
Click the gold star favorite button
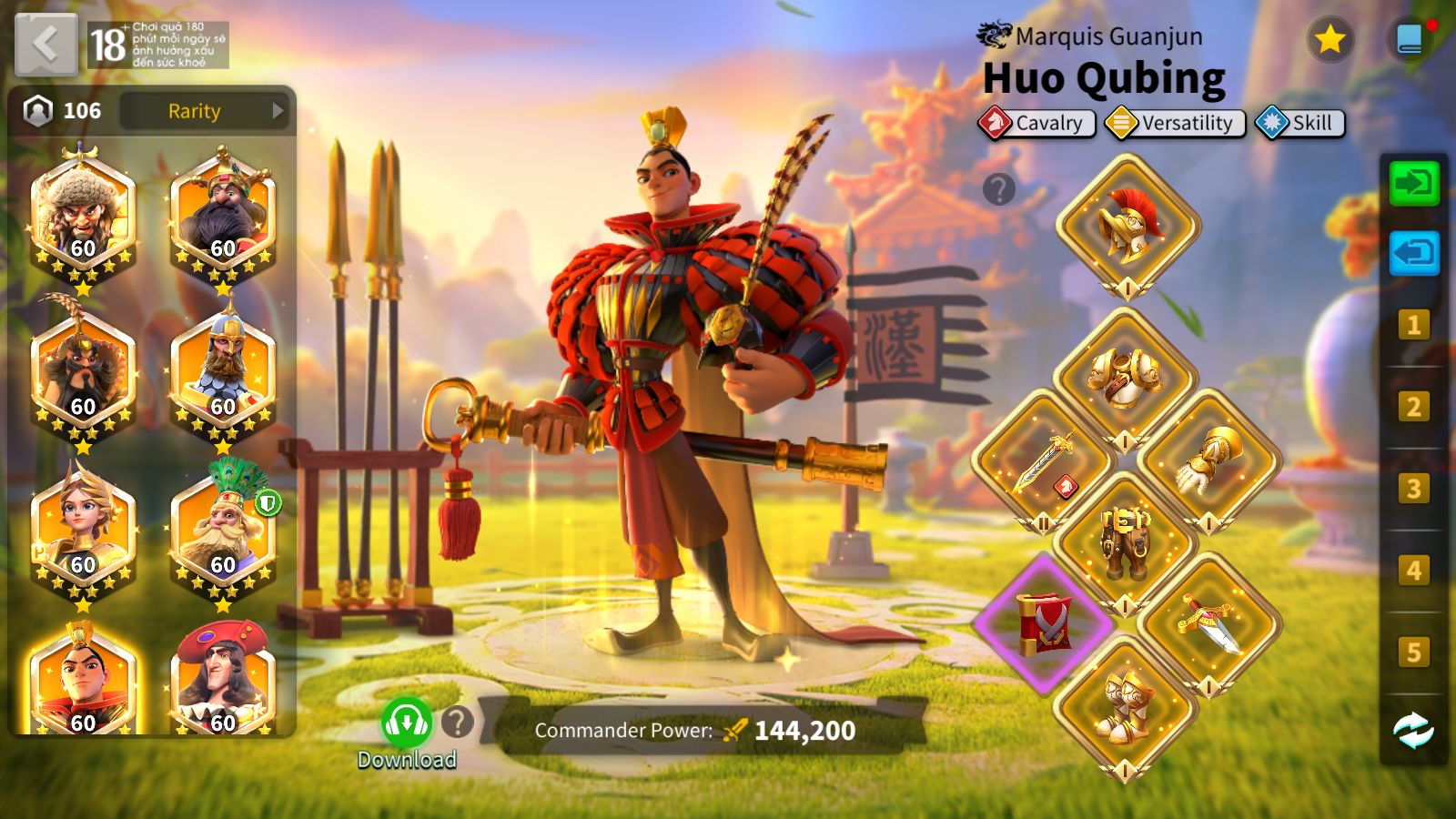(1330, 39)
